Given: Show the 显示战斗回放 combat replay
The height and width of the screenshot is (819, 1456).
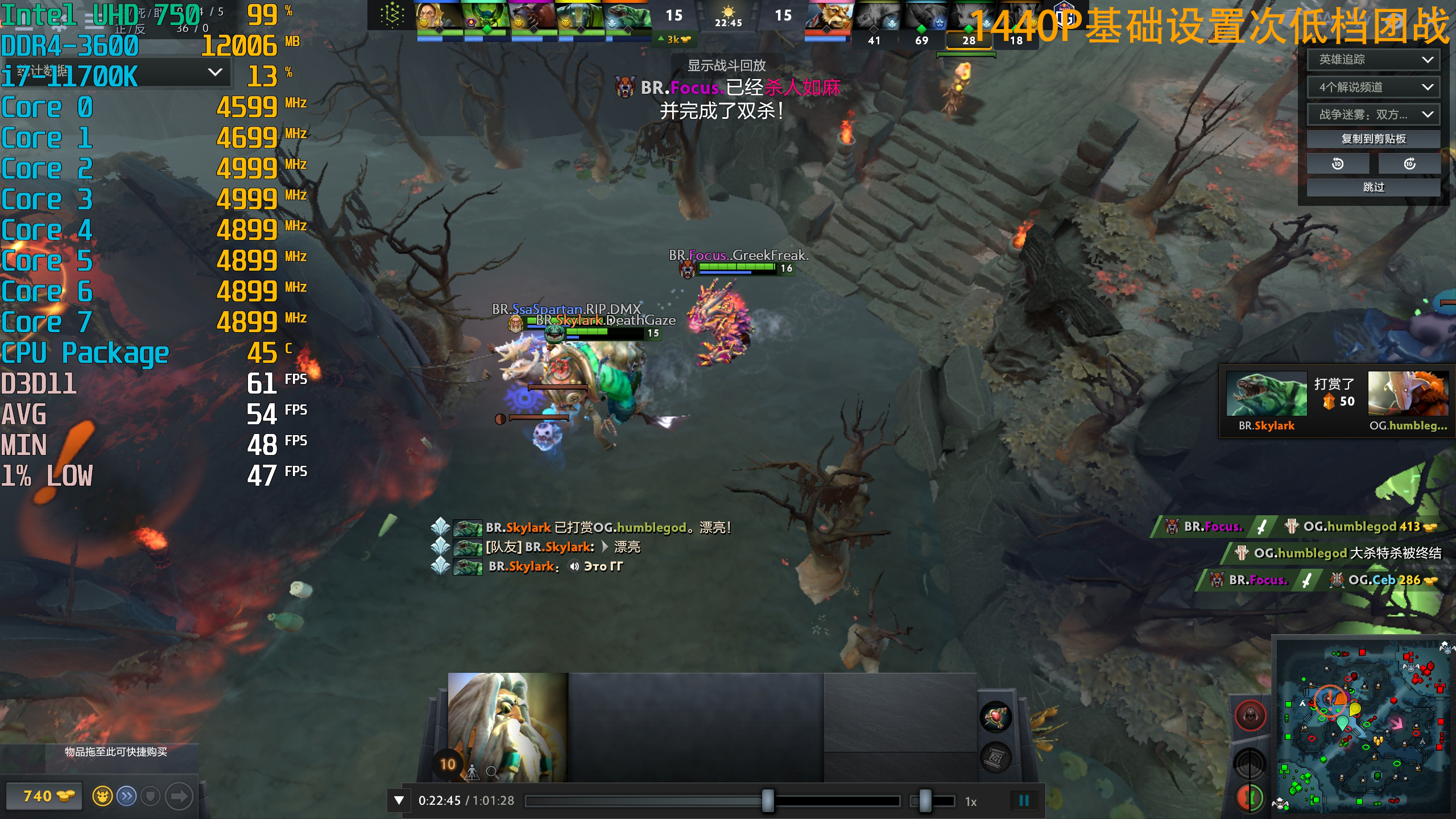Looking at the screenshot, I should (x=726, y=65).
